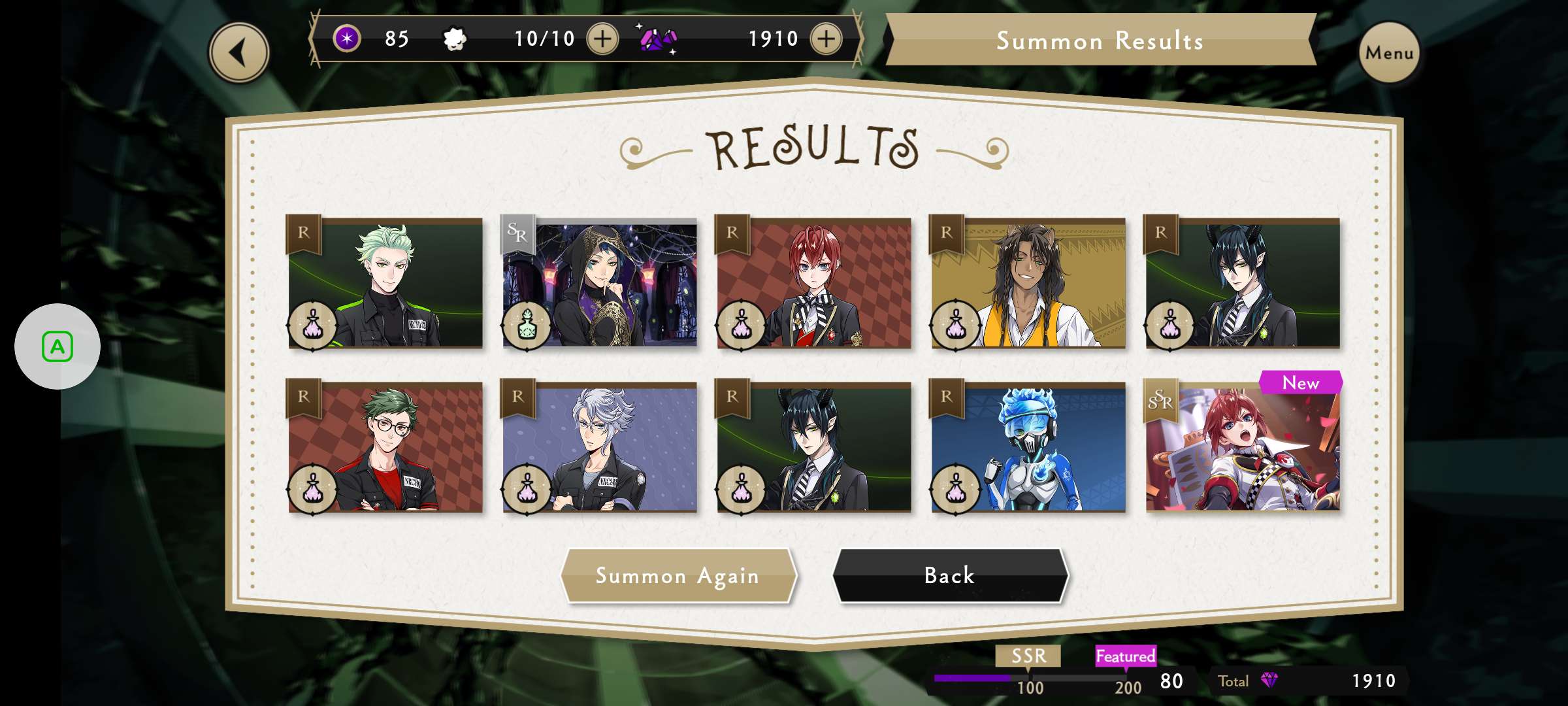Select the yellow-vest long-haired character card
Image resolution: width=1568 pixels, height=706 pixels.
click(1028, 284)
